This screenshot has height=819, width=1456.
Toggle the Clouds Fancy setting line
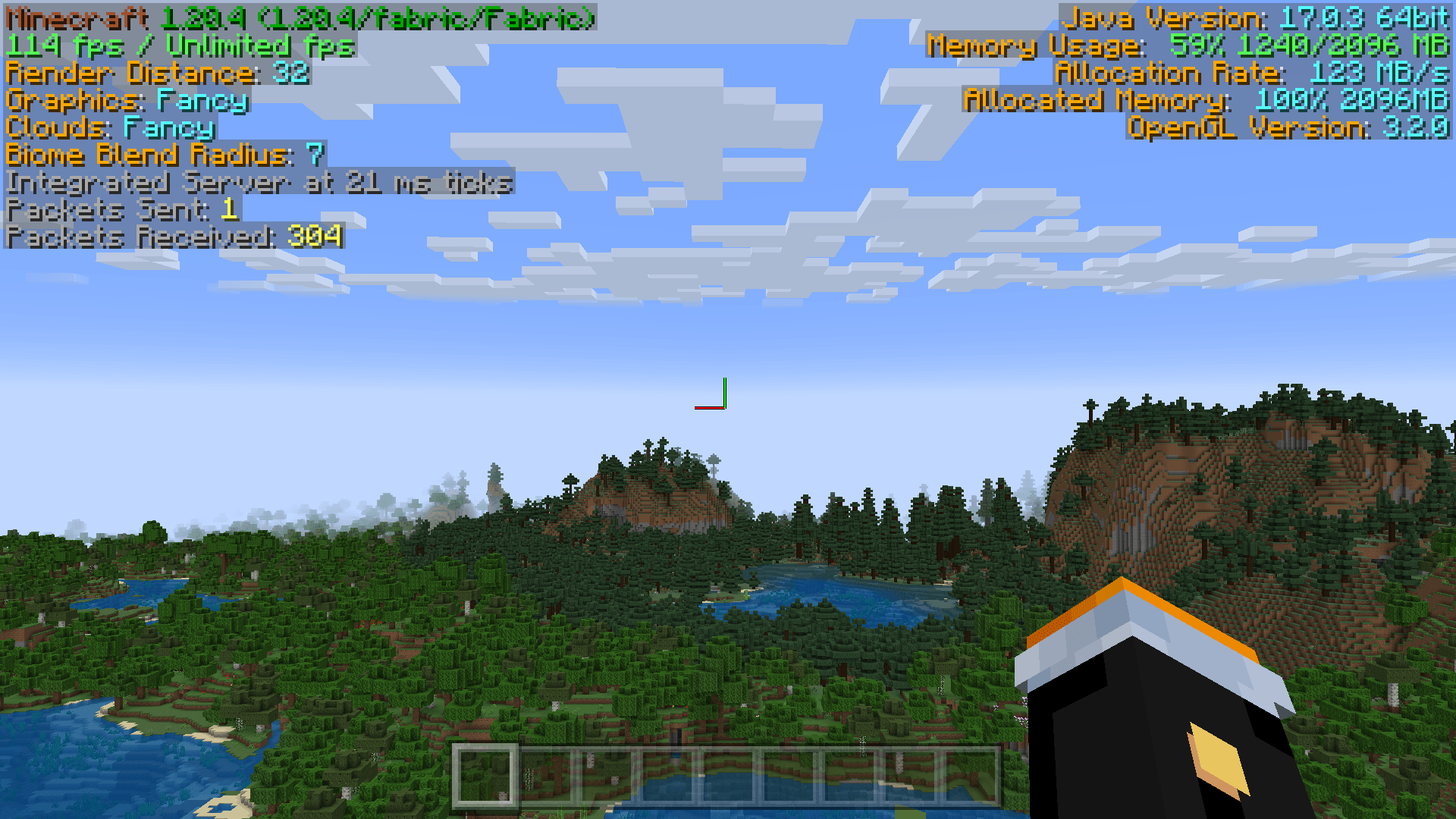click(x=110, y=129)
